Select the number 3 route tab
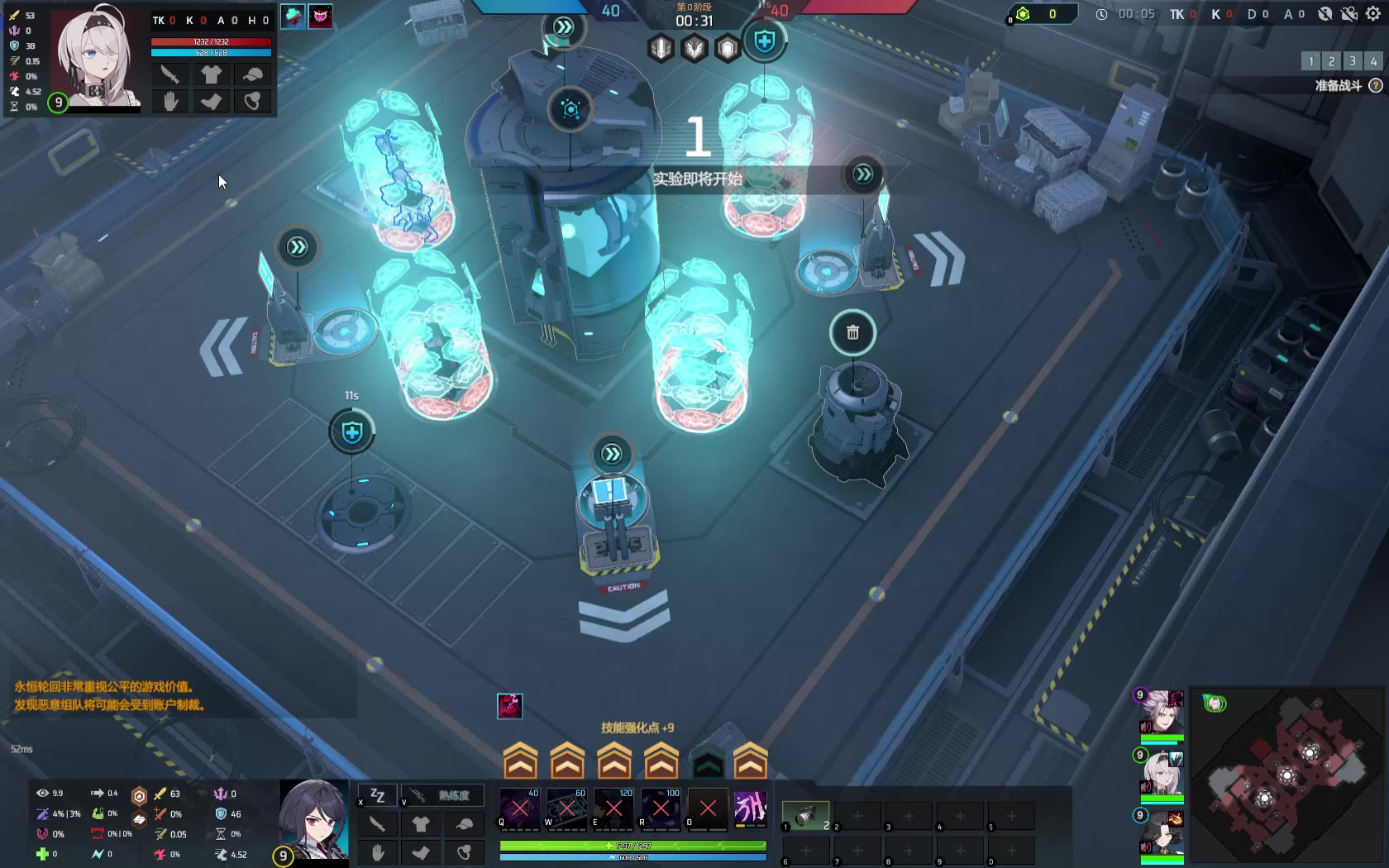1389x868 pixels. [x=1353, y=61]
